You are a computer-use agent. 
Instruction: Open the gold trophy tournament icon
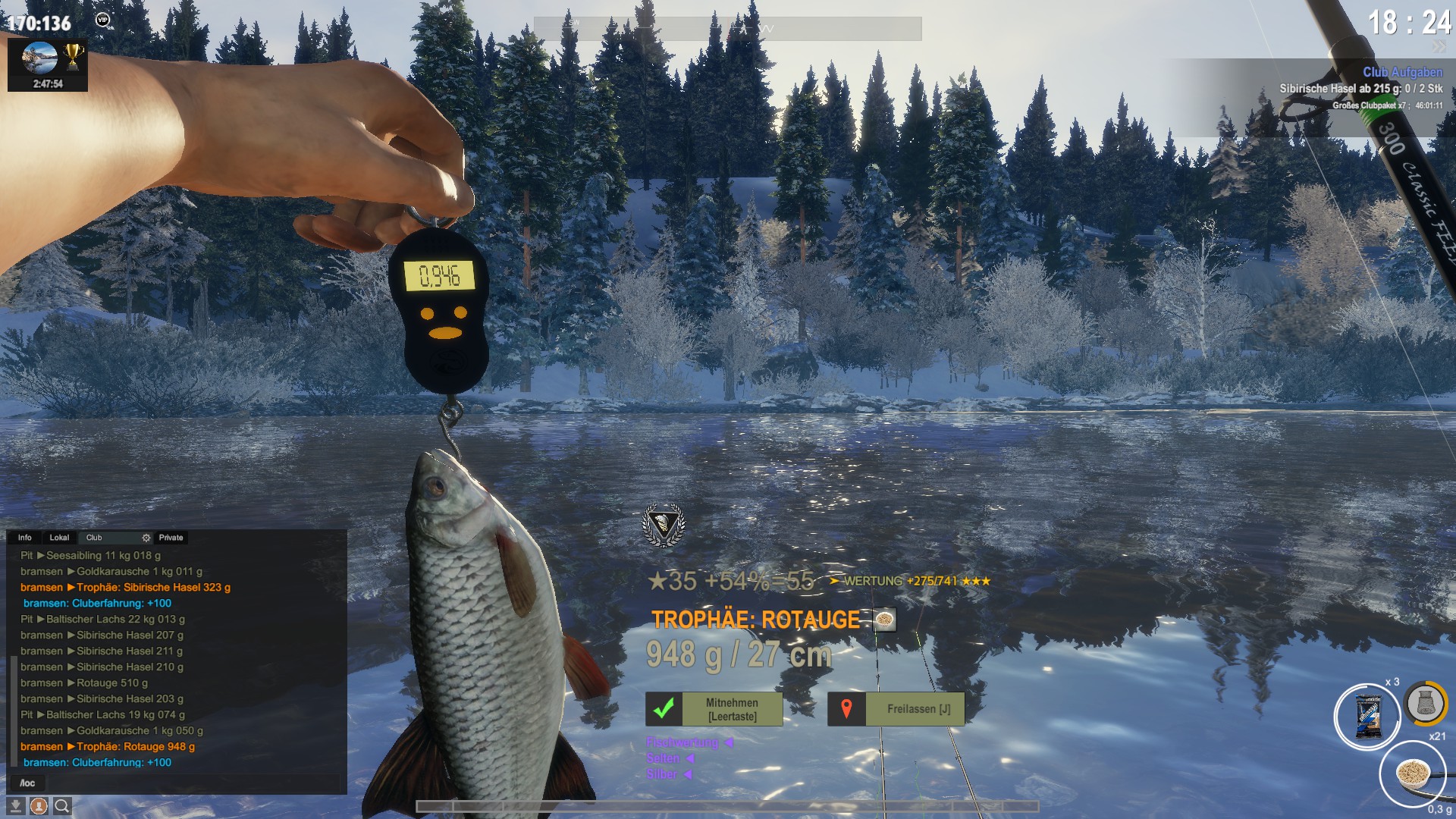point(73,55)
